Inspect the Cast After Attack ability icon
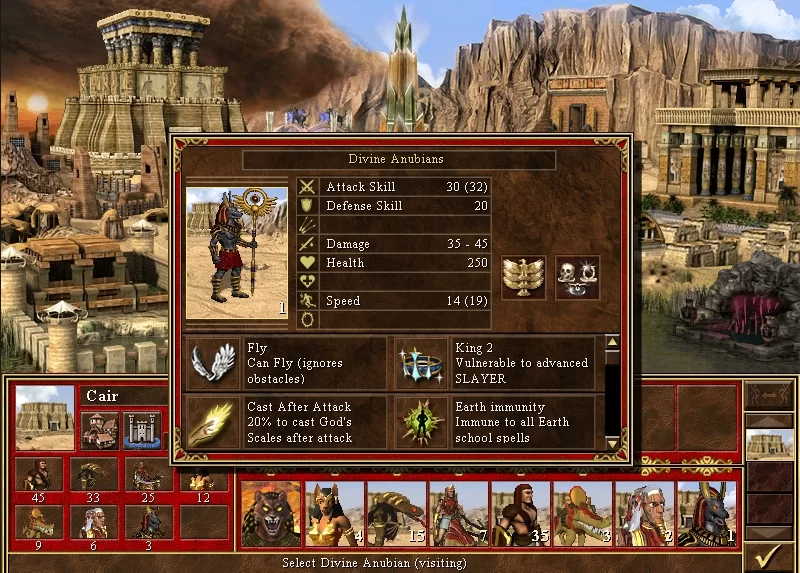The height and width of the screenshot is (573, 800). 213,421
